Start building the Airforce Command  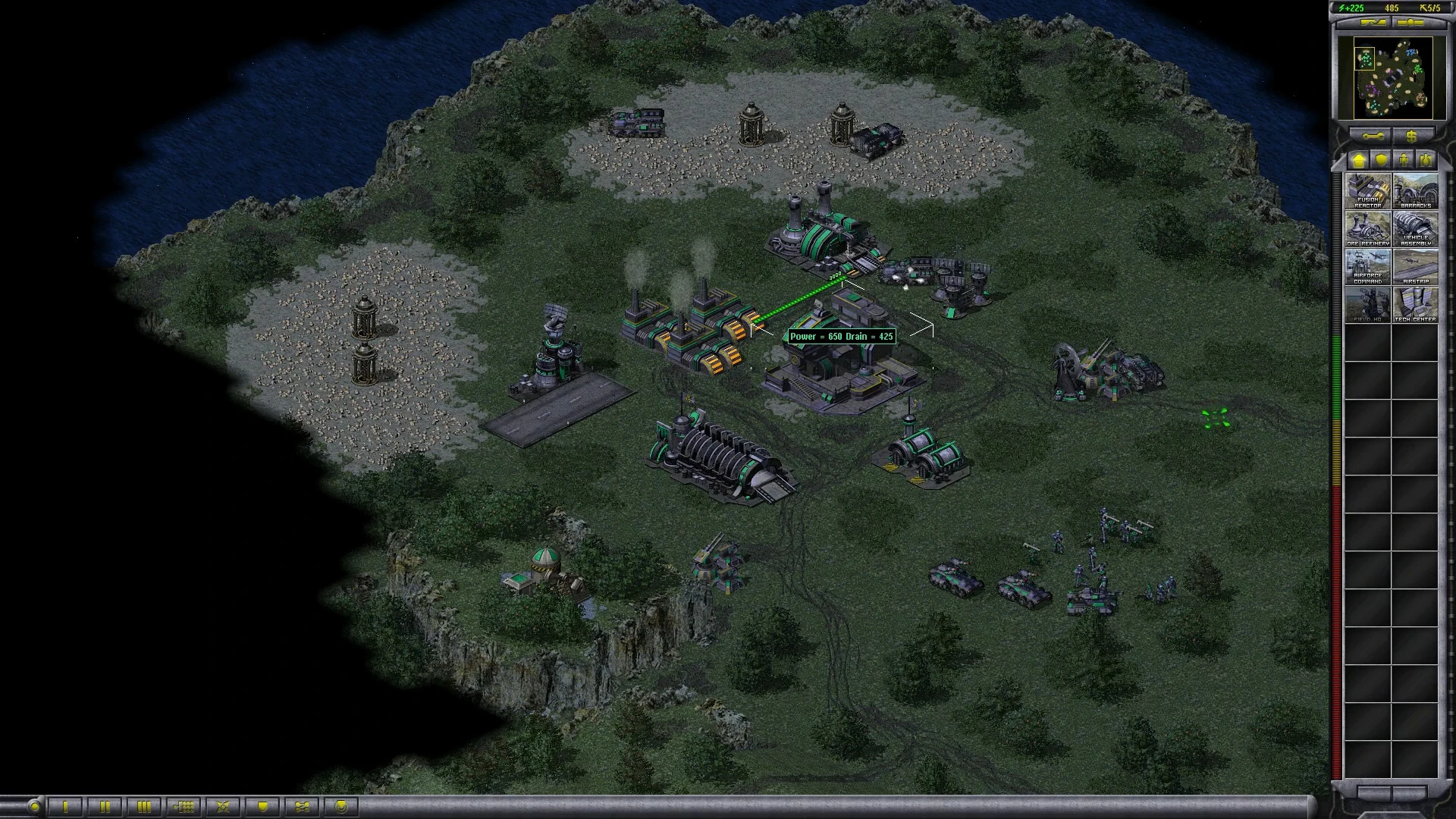1368,266
